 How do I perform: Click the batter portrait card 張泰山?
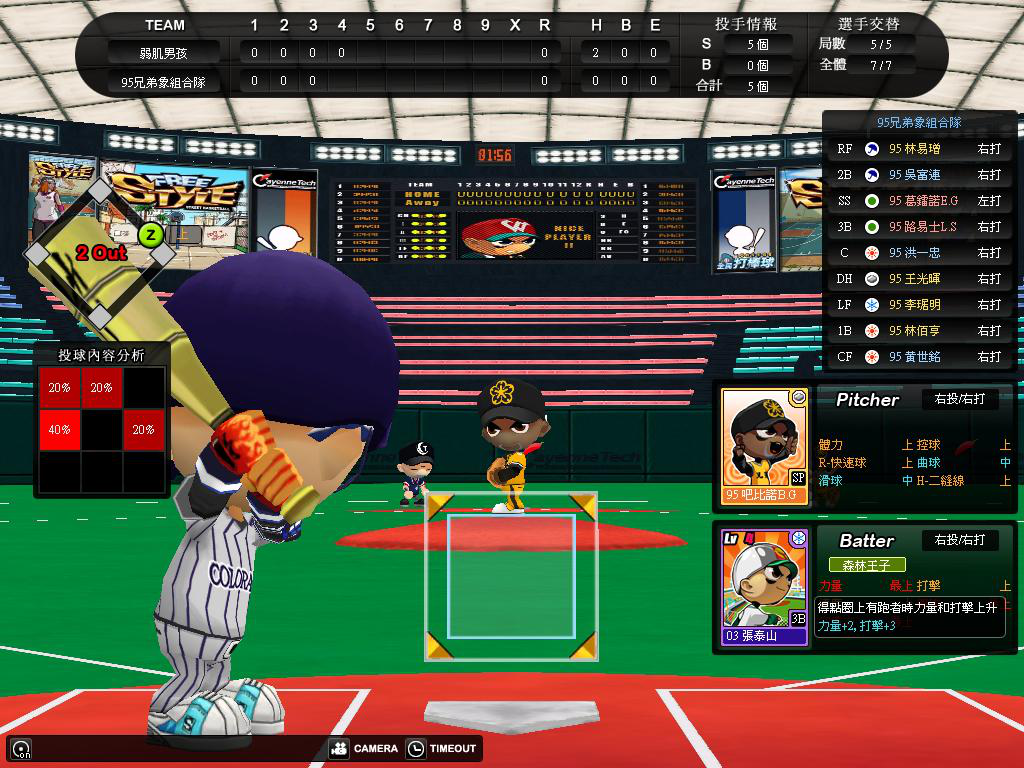(x=765, y=587)
